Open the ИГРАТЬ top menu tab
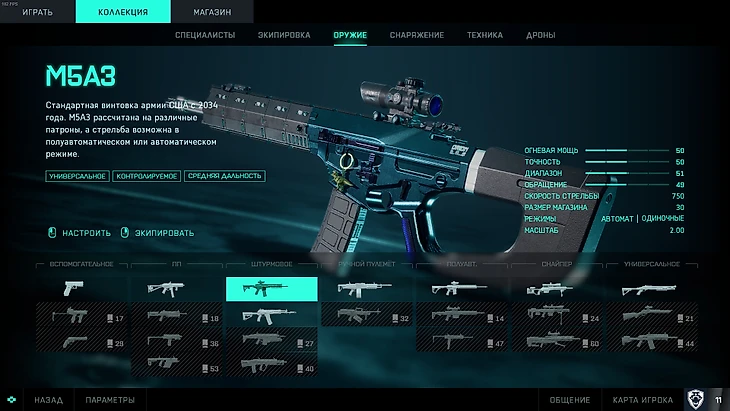Viewport: 730px width, 411px height. point(40,12)
